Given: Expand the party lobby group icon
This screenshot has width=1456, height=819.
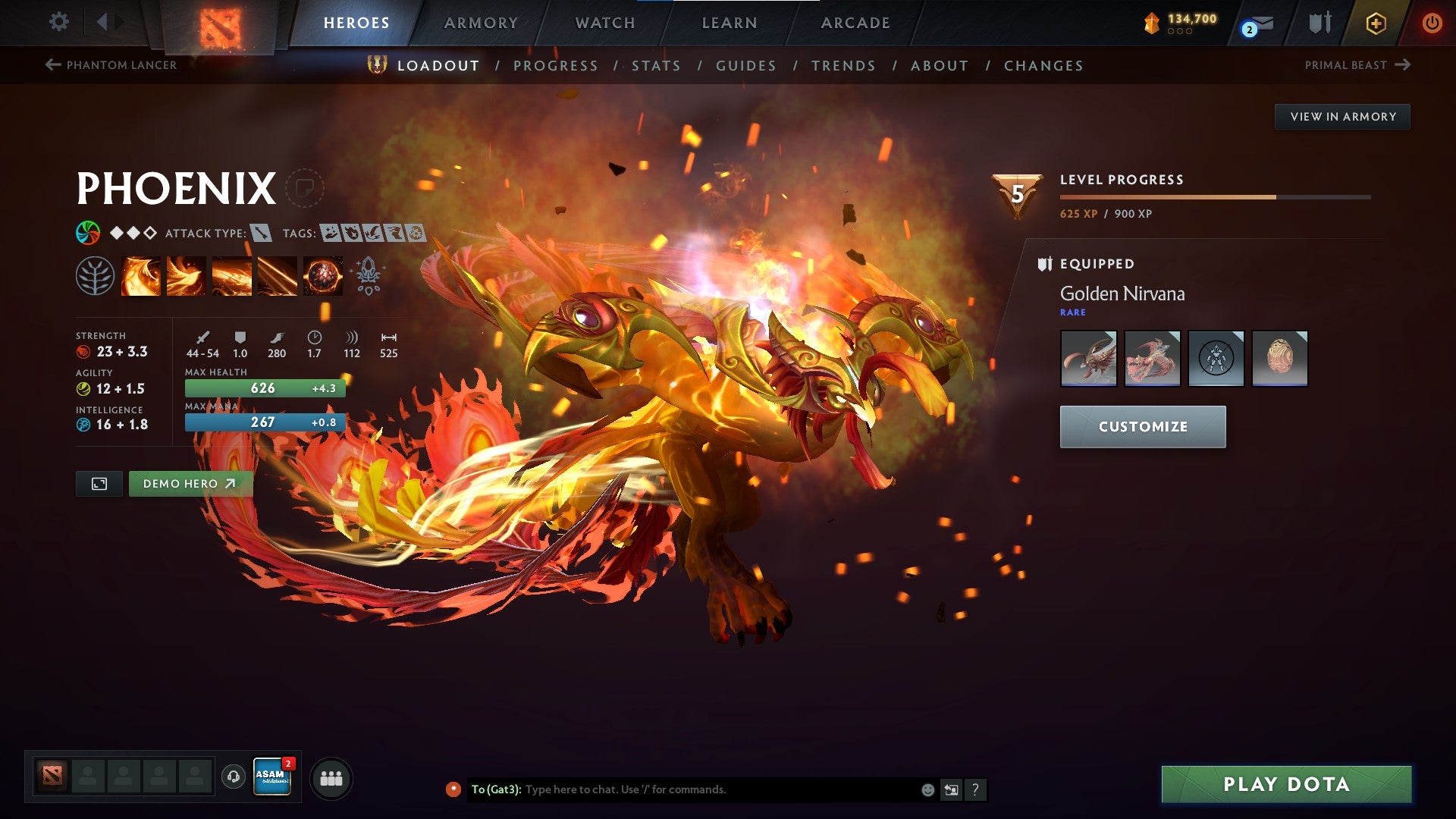Looking at the screenshot, I should pyautogui.click(x=330, y=777).
